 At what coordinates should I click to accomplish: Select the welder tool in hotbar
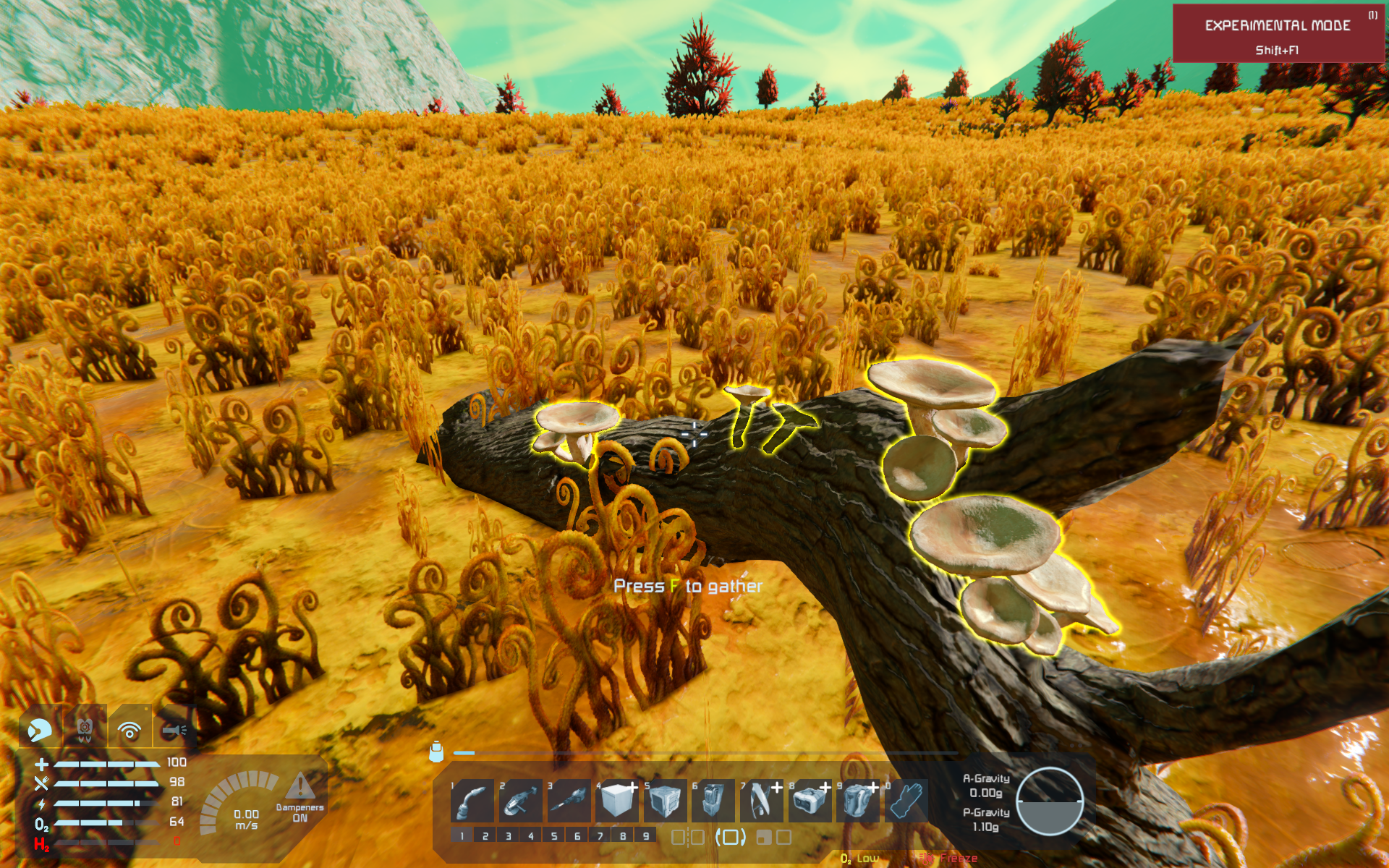point(472,801)
